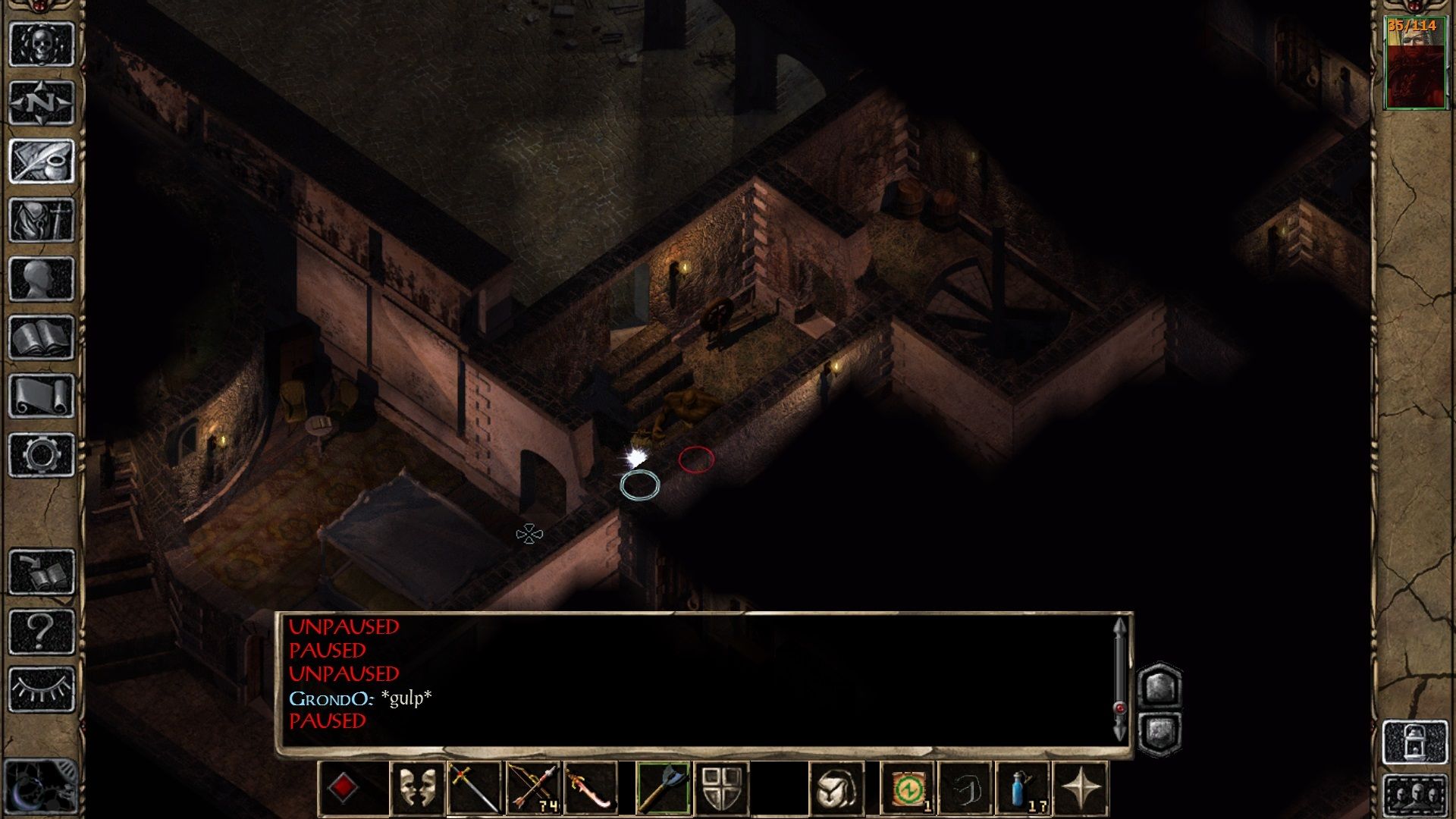Toggle party AI with the lantern button
The width and height of the screenshot is (1456, 819).
click(1415, 743)
